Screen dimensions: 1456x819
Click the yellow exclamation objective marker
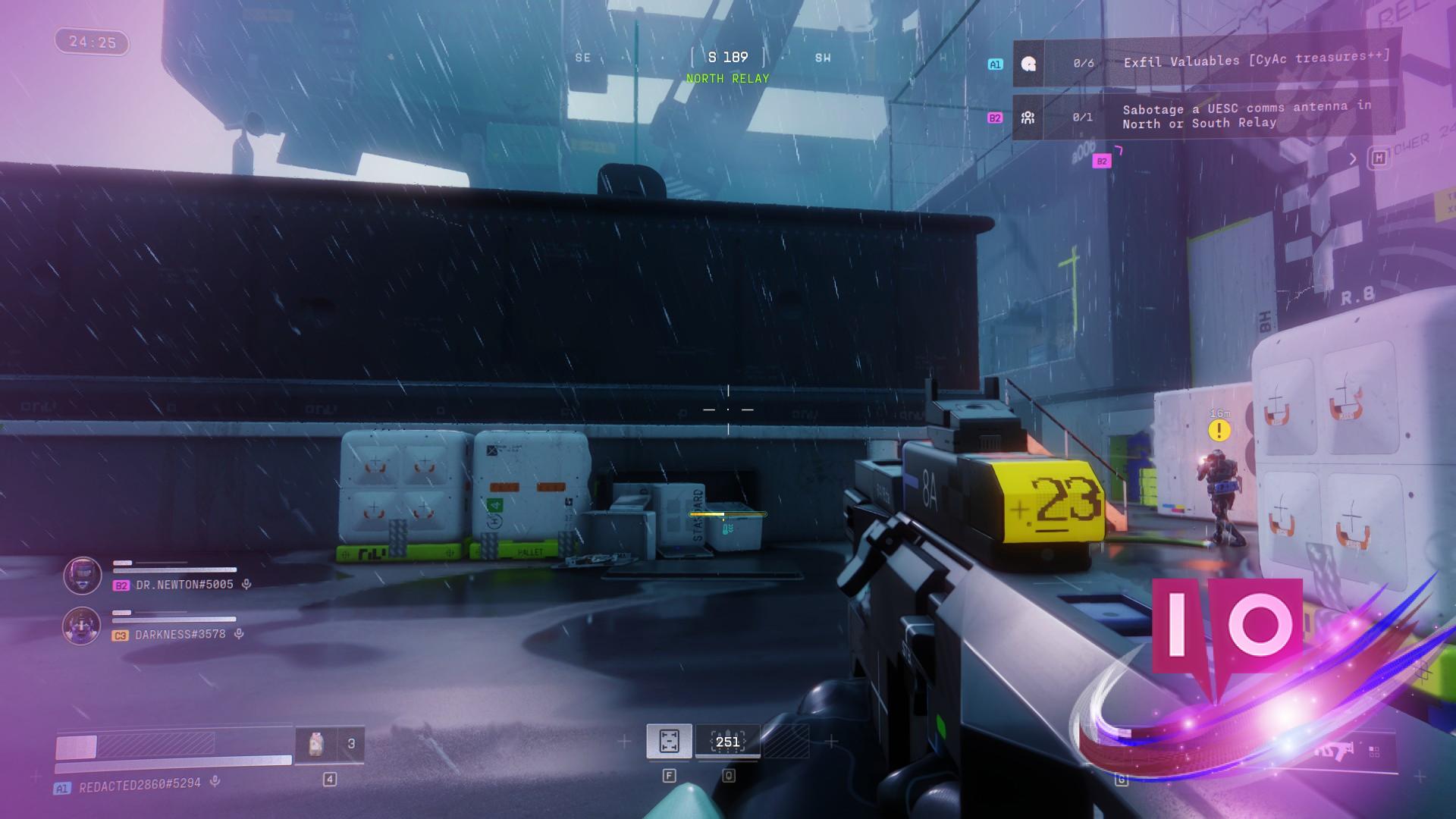click(1219, 431)
